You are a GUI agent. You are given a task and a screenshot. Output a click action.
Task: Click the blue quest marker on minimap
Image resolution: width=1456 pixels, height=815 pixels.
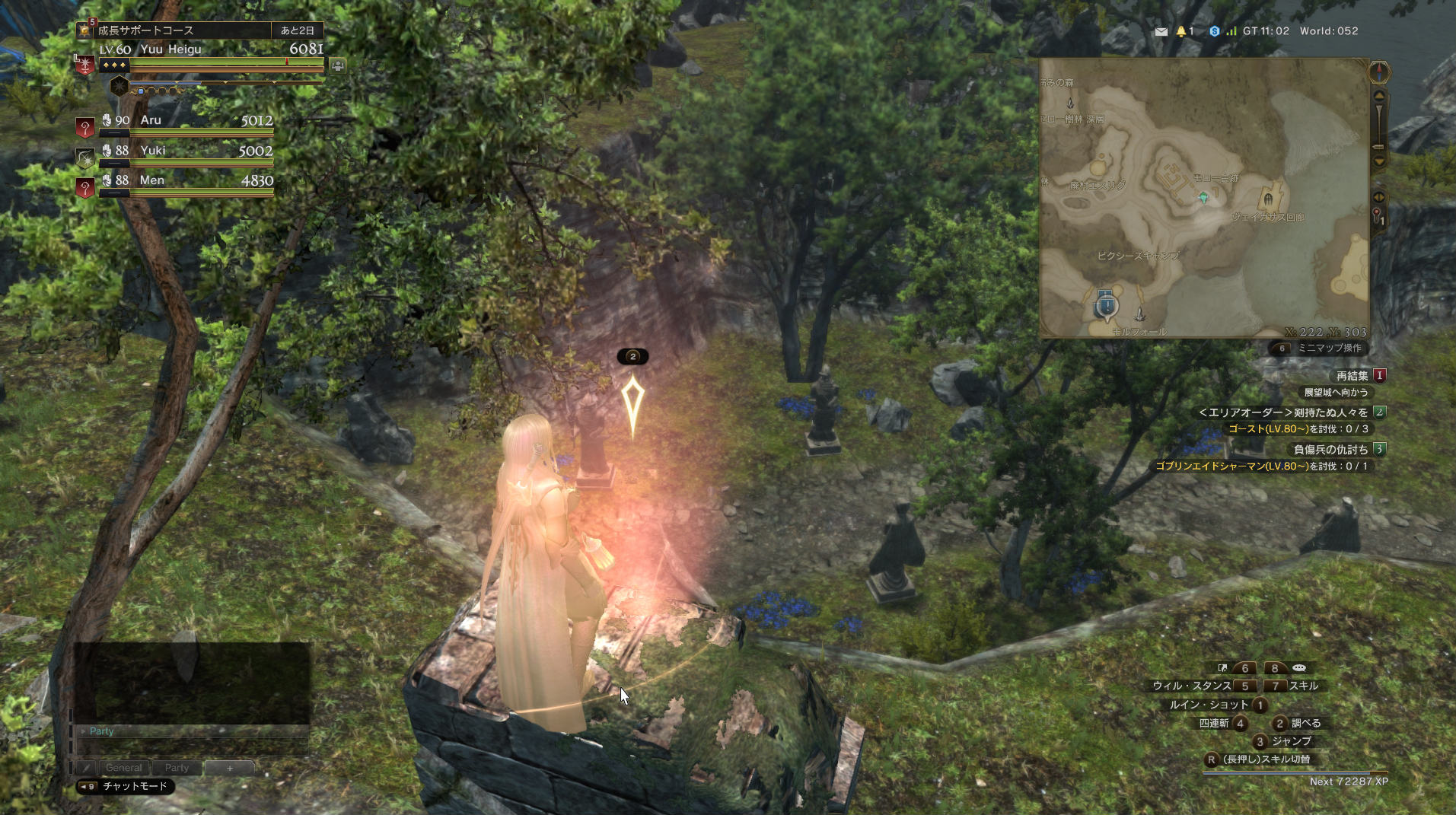click(x=1107, y=306)
